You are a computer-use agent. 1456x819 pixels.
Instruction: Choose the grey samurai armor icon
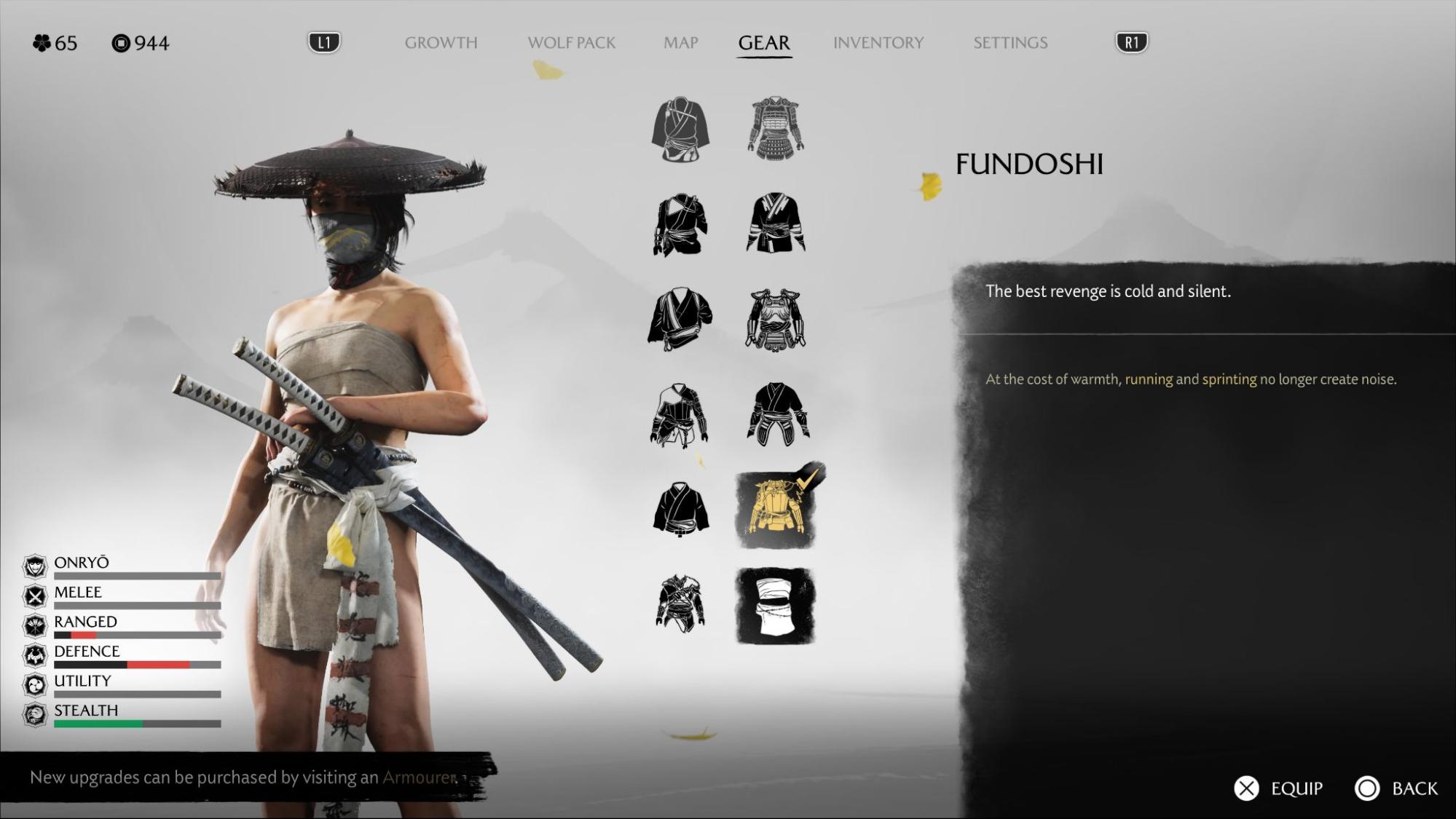pyautogui.click(x=776, y=128)
